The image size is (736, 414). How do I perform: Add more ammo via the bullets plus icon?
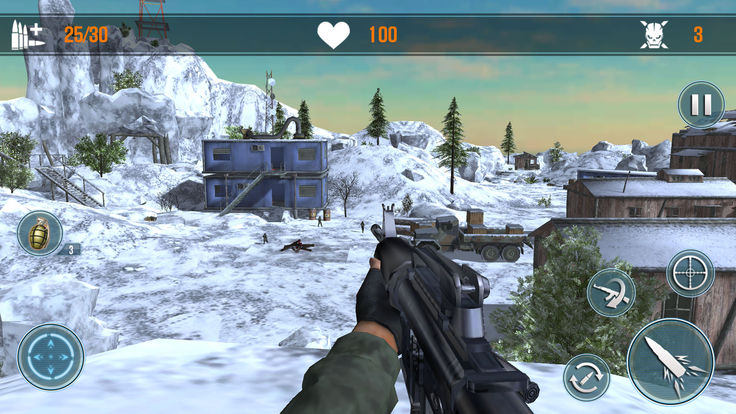pyautogui.click(x=27, y=35)
